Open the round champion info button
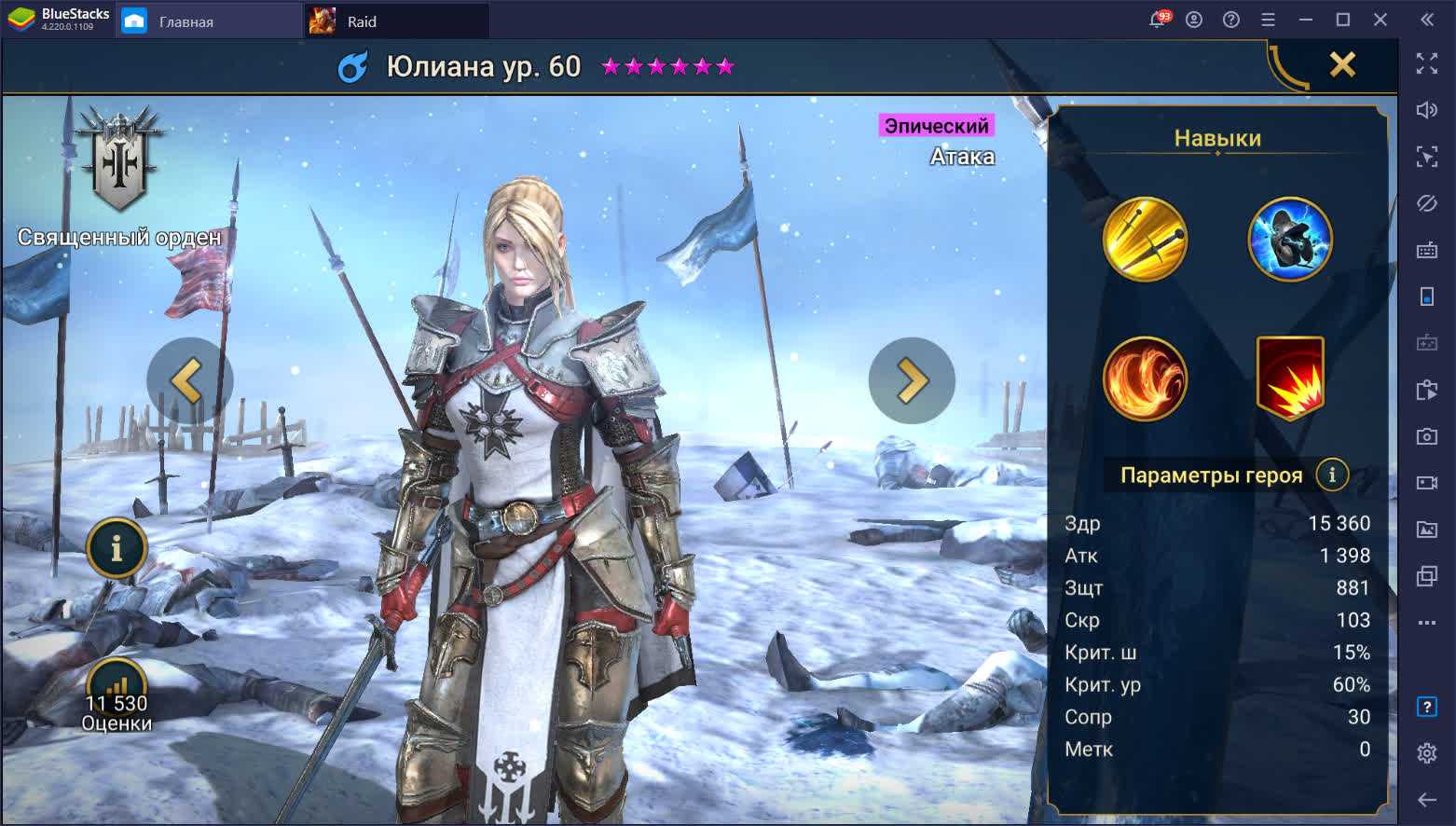 (x=117, y=548)
